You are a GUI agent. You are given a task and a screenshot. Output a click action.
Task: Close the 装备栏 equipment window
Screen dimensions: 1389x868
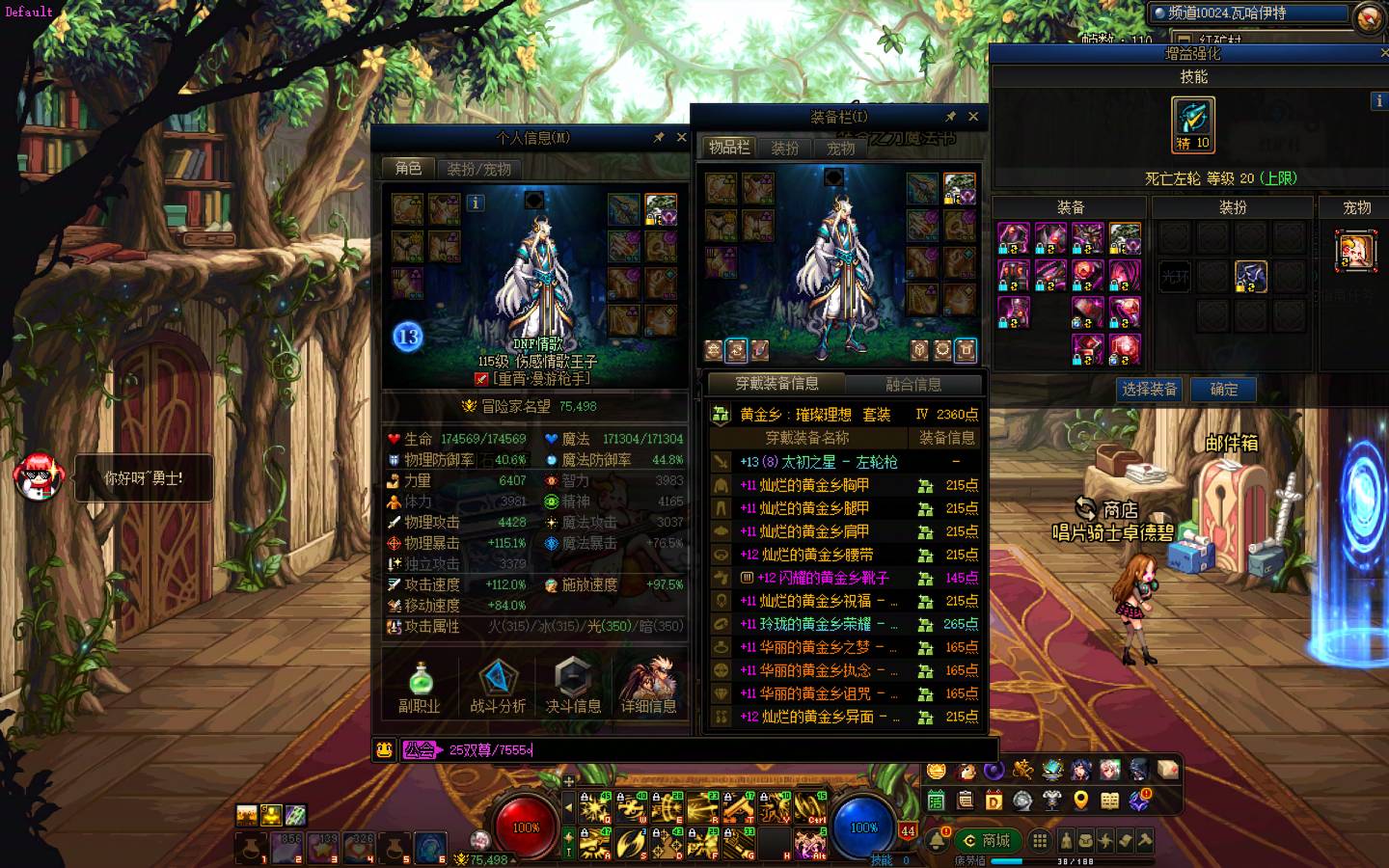[x=973, y=117]
